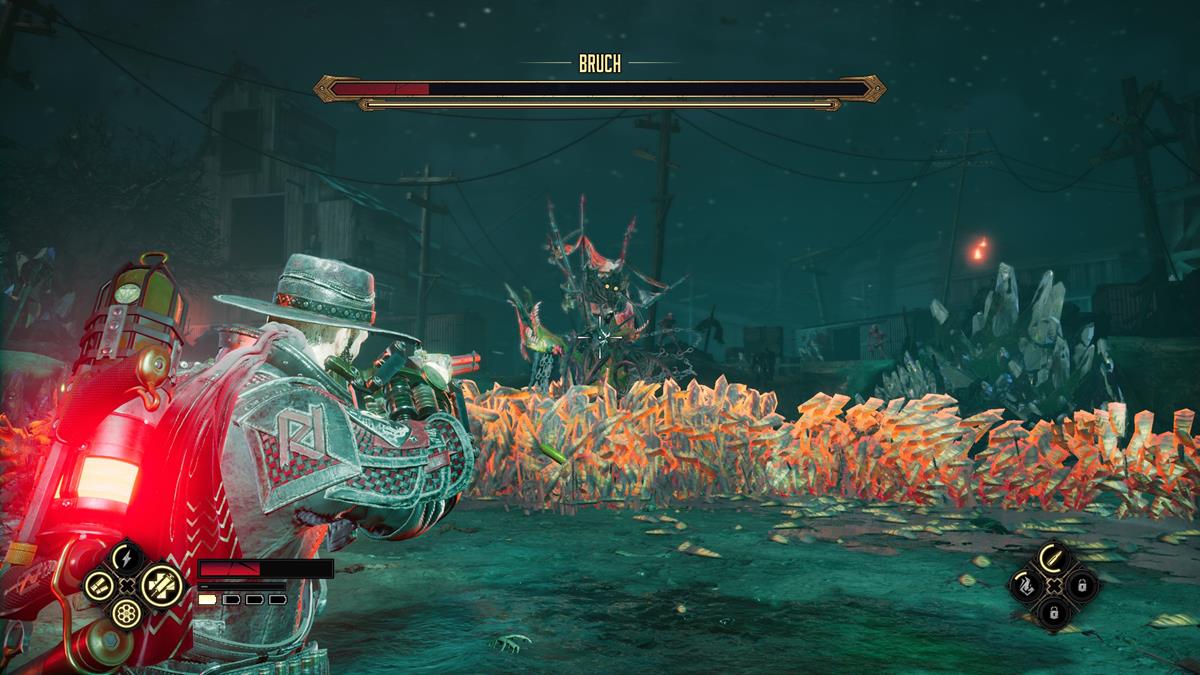This screenshot has width=1200, height=675.
Task: Select the shotgun shells ammo slot
Action: (x=98, y=585)
